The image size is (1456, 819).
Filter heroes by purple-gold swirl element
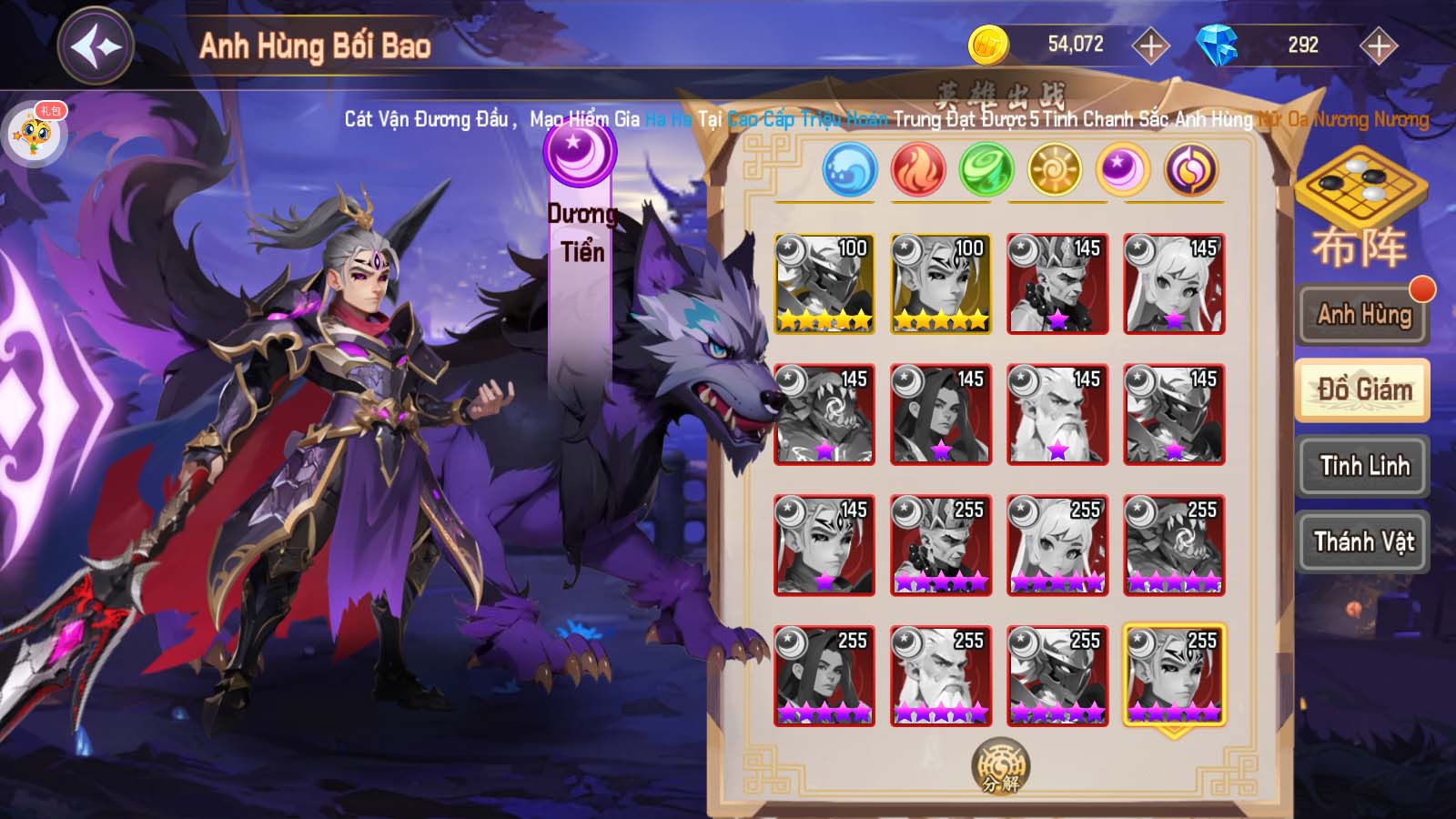pos(1191,170)
